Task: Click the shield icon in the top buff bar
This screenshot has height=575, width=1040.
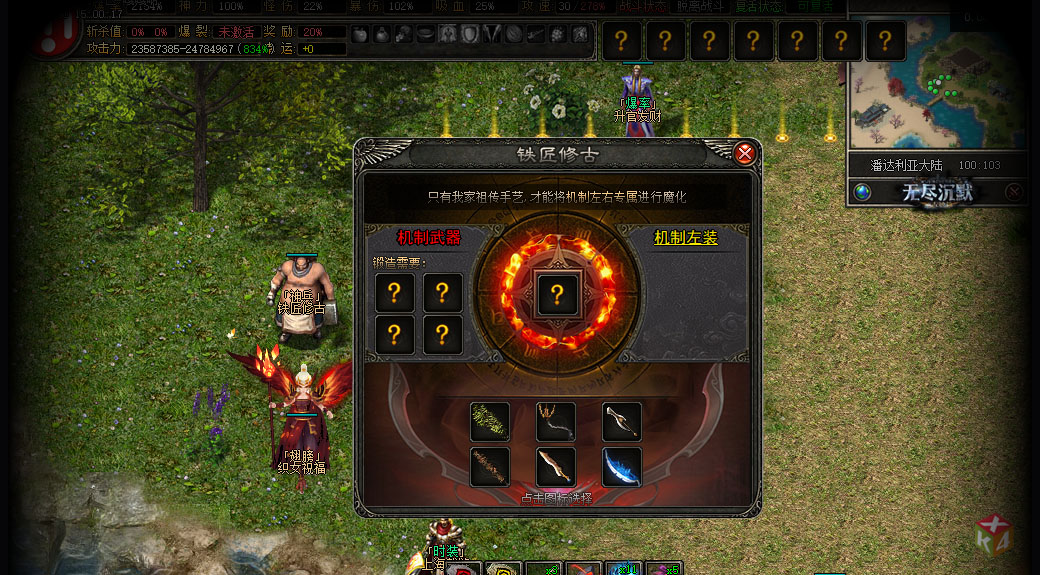Action: [469, 35]
